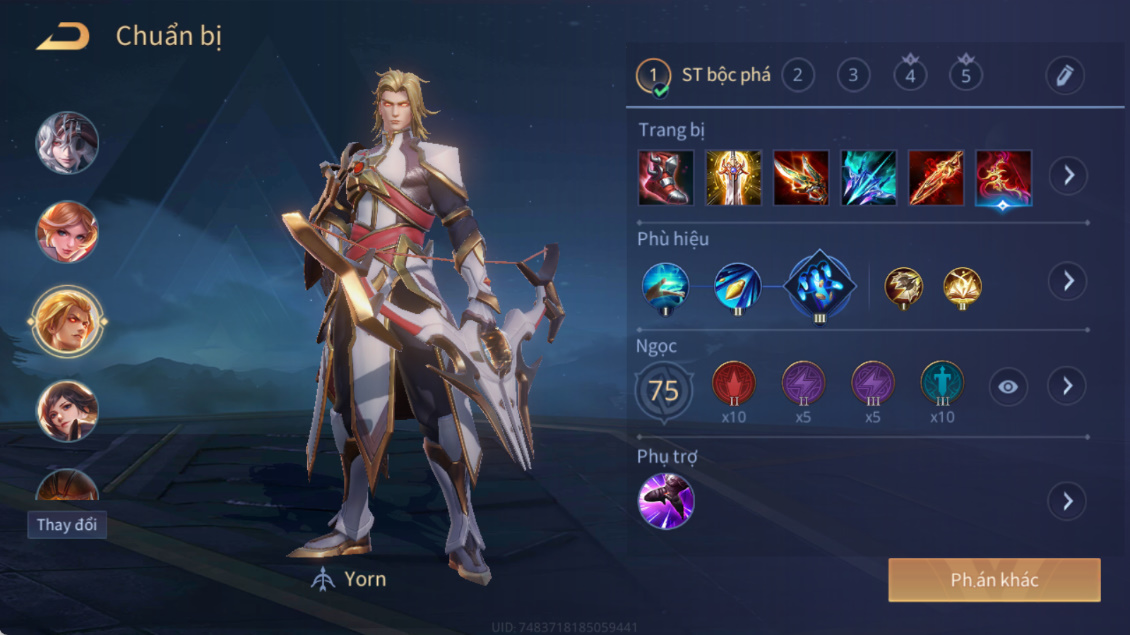
Task: Click the orange Phần khác button
Action: [x=994, y=580]
